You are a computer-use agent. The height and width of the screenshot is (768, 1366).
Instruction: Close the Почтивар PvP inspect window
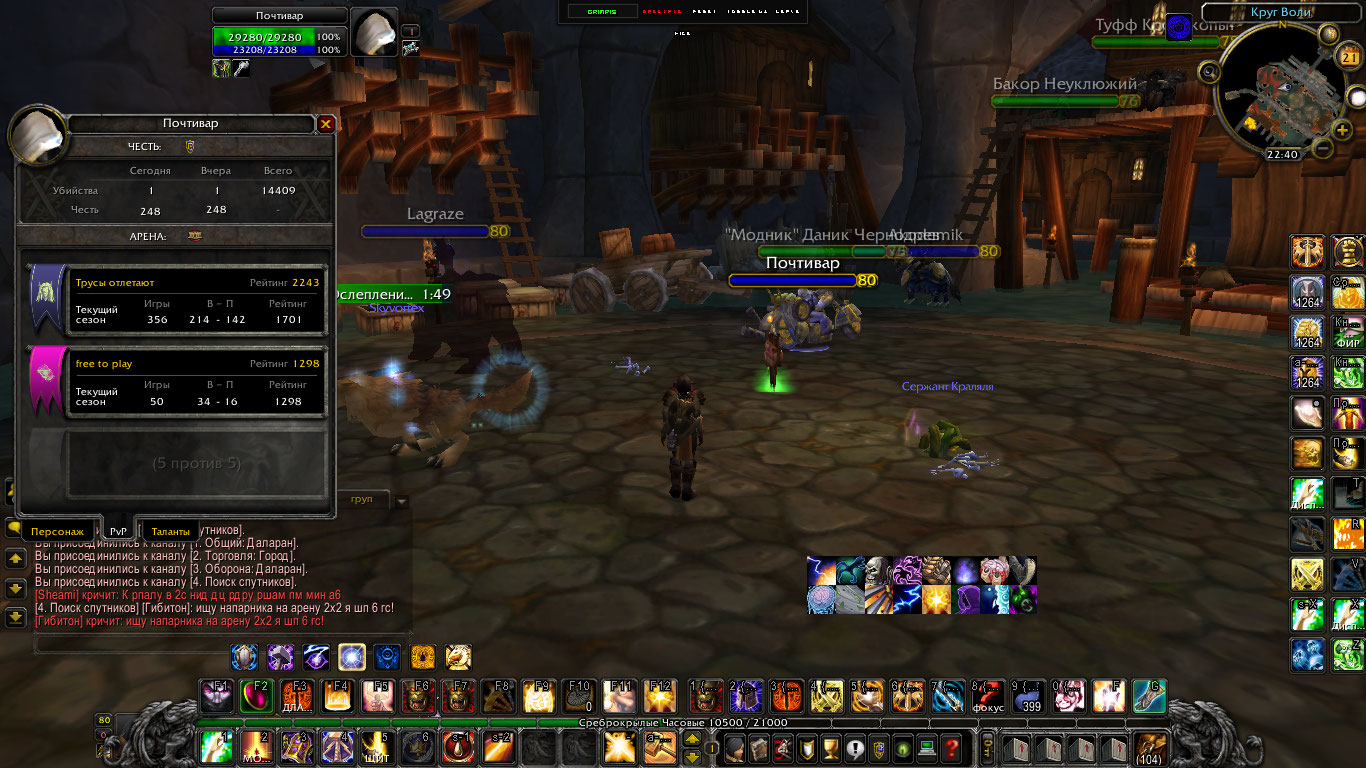pyautogui.click(x=325, y=124)
